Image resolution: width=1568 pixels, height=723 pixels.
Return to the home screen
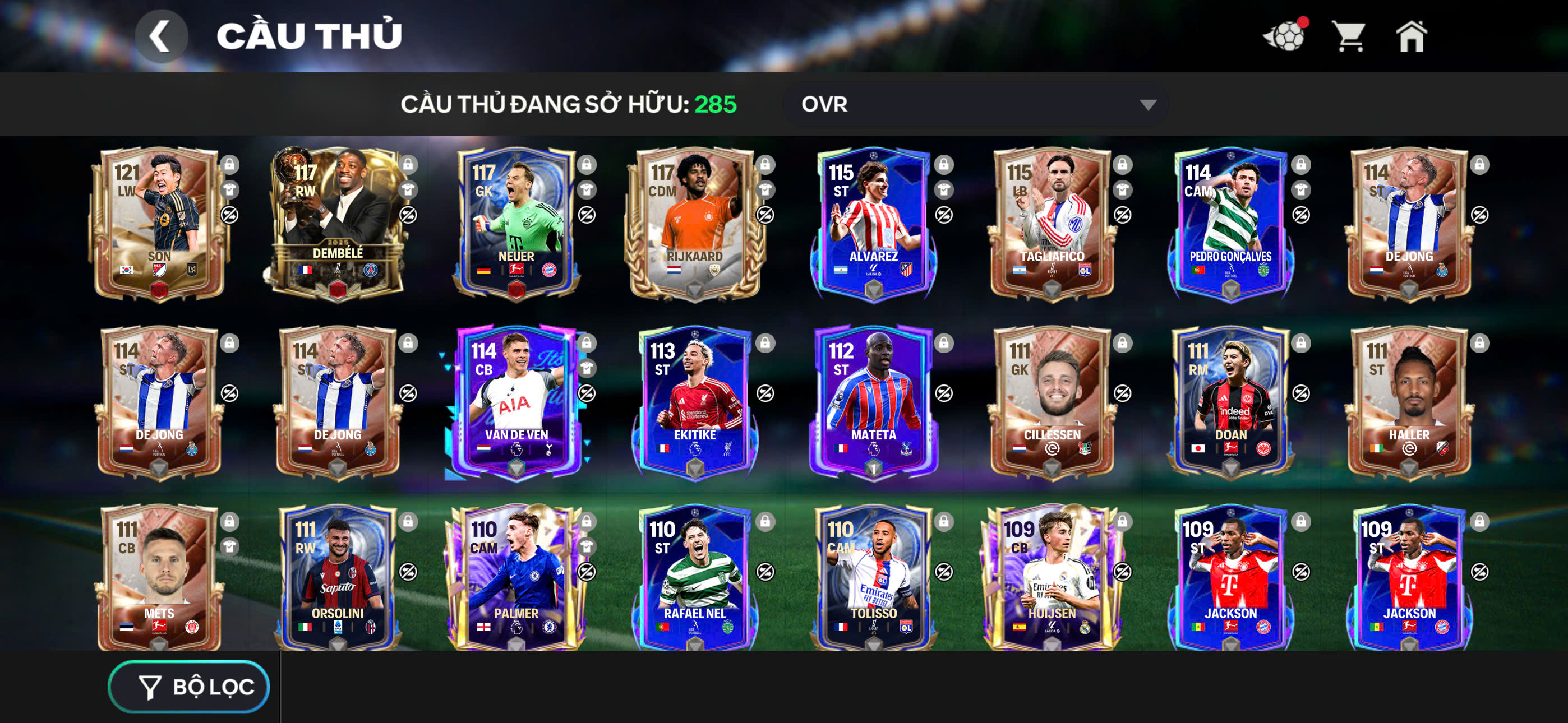coord(1411,36)
